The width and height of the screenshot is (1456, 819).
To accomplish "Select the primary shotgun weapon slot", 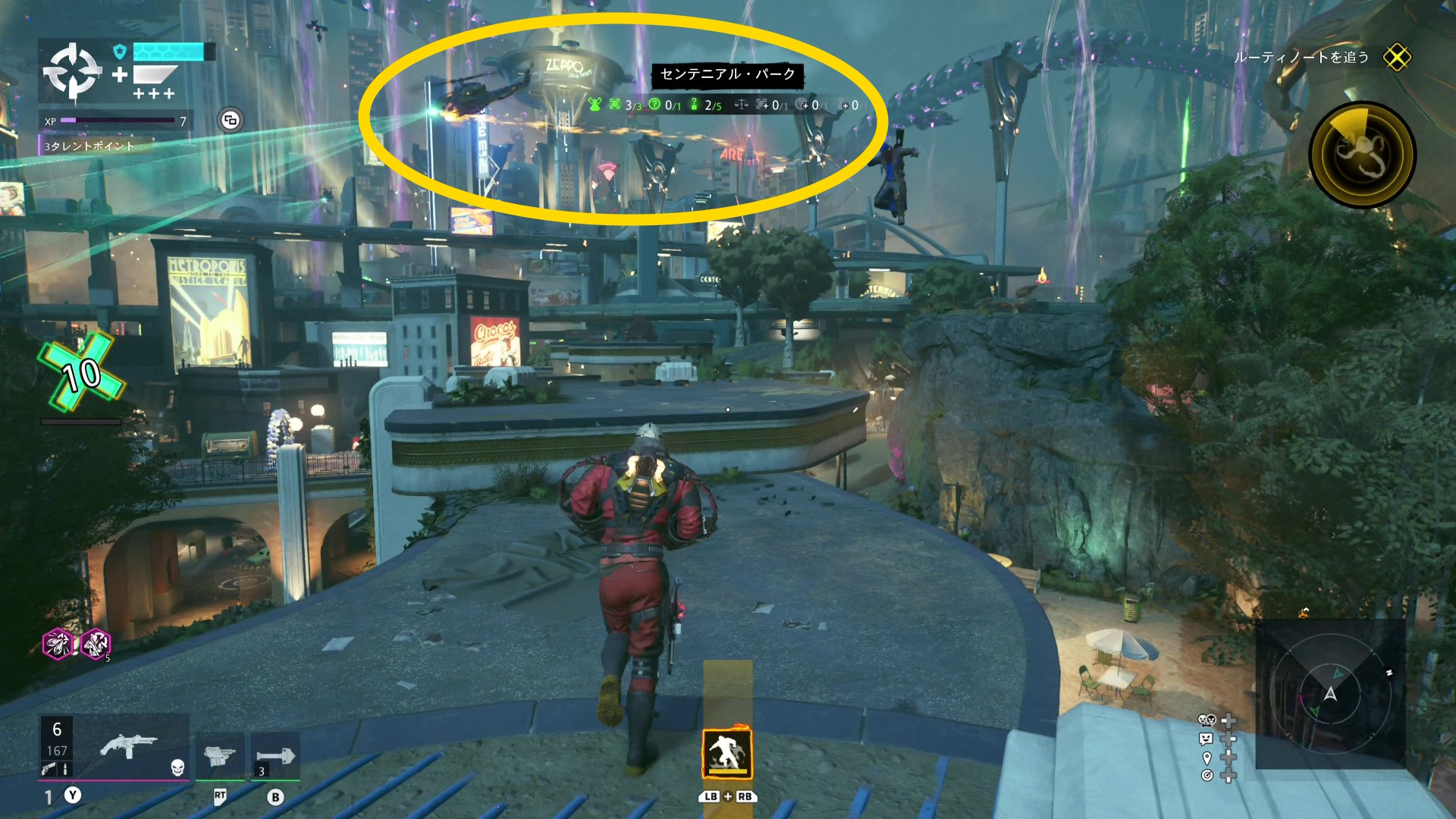I will [129, 747].
